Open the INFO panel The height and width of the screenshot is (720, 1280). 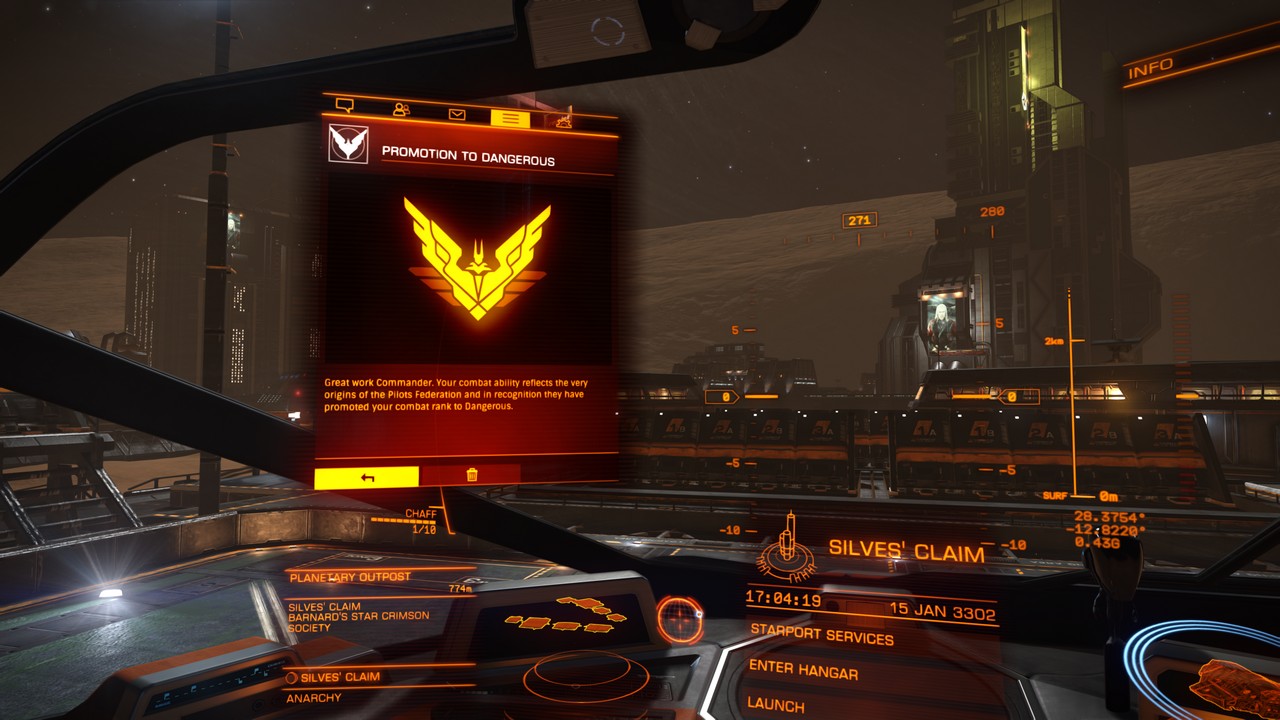1151,69
